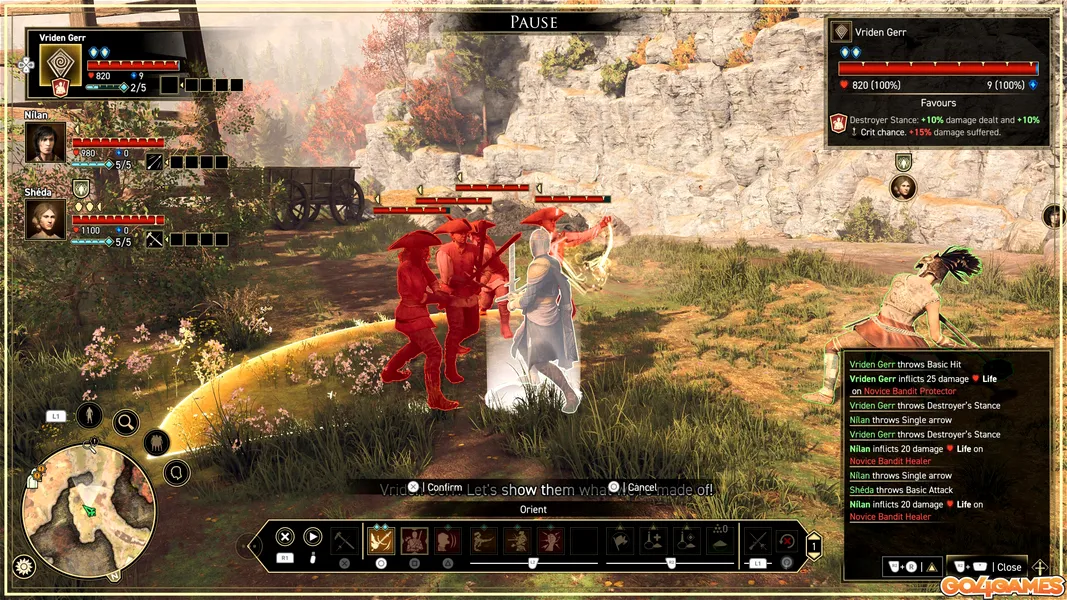The height and width of the screenshot is (600, 1067).
Task: Use the healing potion slot
Action: 653,541
